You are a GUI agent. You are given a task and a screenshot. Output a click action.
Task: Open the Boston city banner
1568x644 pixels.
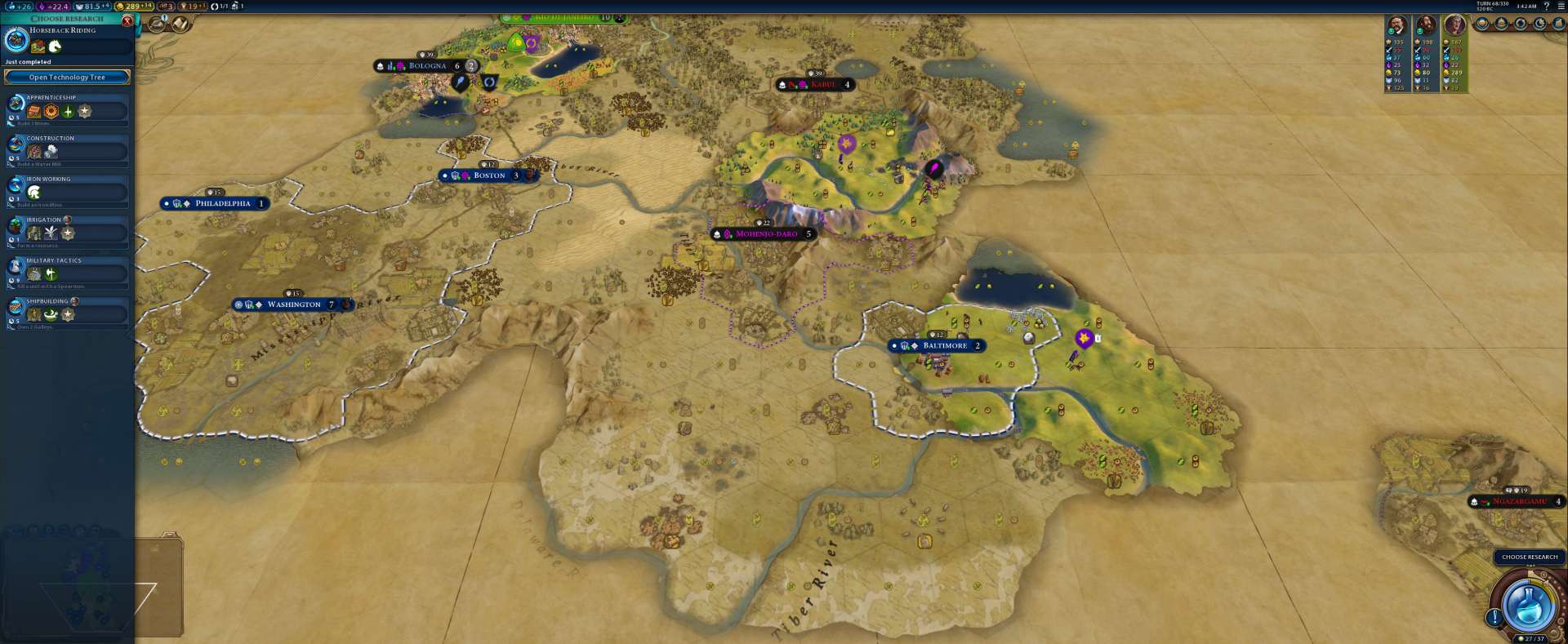click(x=489, y=175)
